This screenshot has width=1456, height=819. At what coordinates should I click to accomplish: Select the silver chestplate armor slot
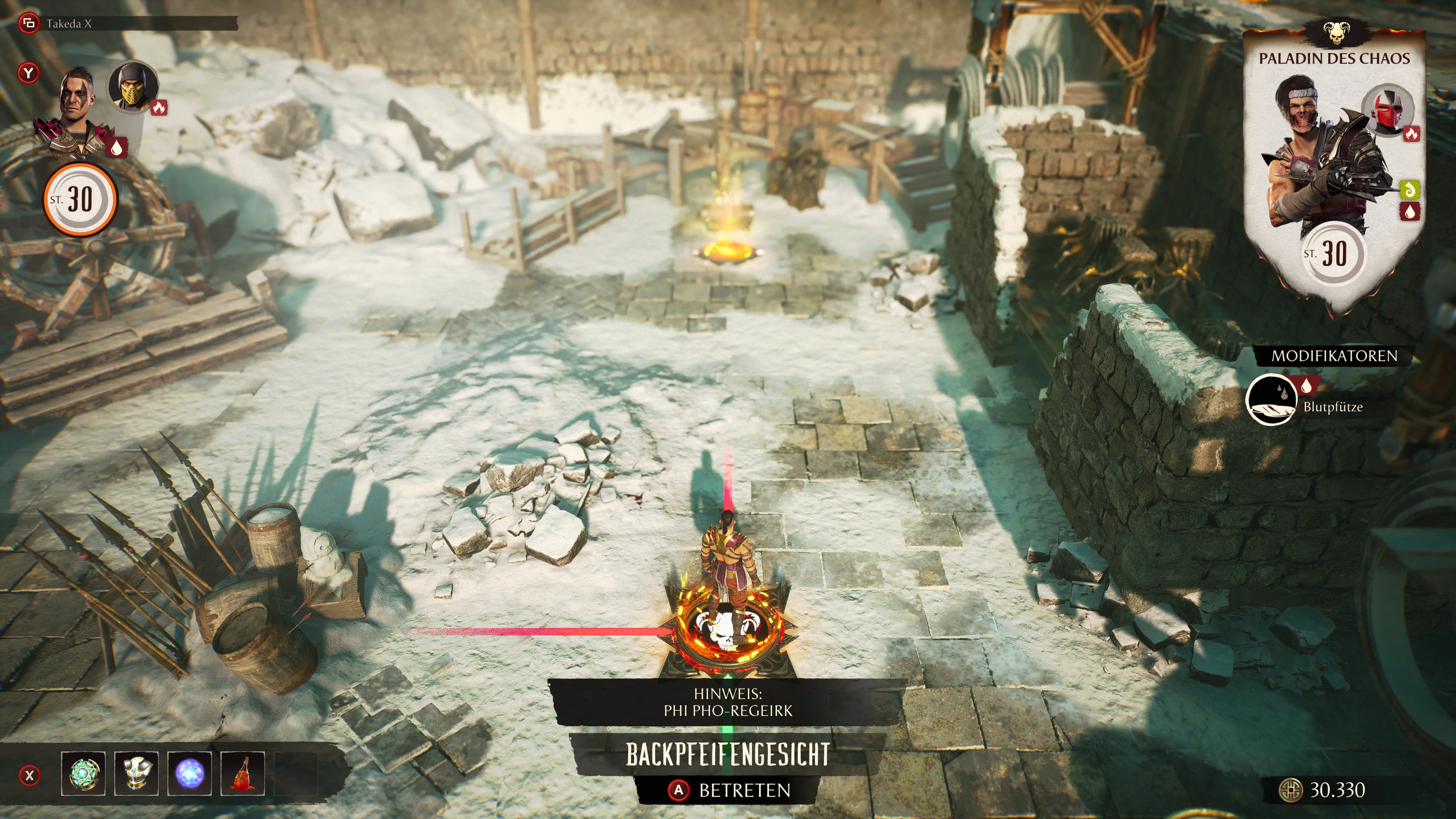[136, 773]
